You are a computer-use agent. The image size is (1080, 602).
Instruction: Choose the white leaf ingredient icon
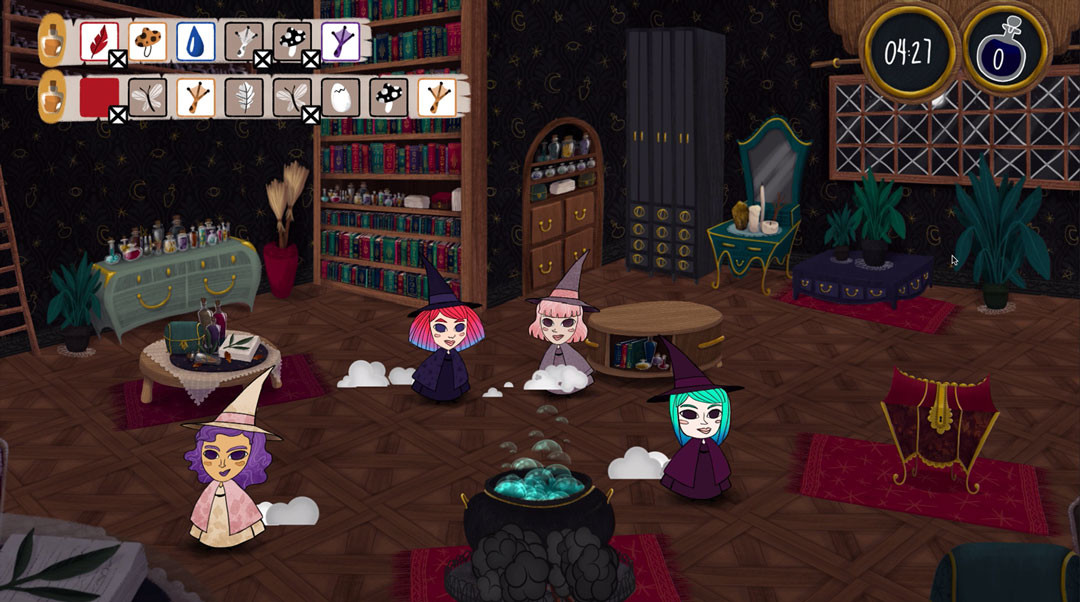click(x=244, y=98)
